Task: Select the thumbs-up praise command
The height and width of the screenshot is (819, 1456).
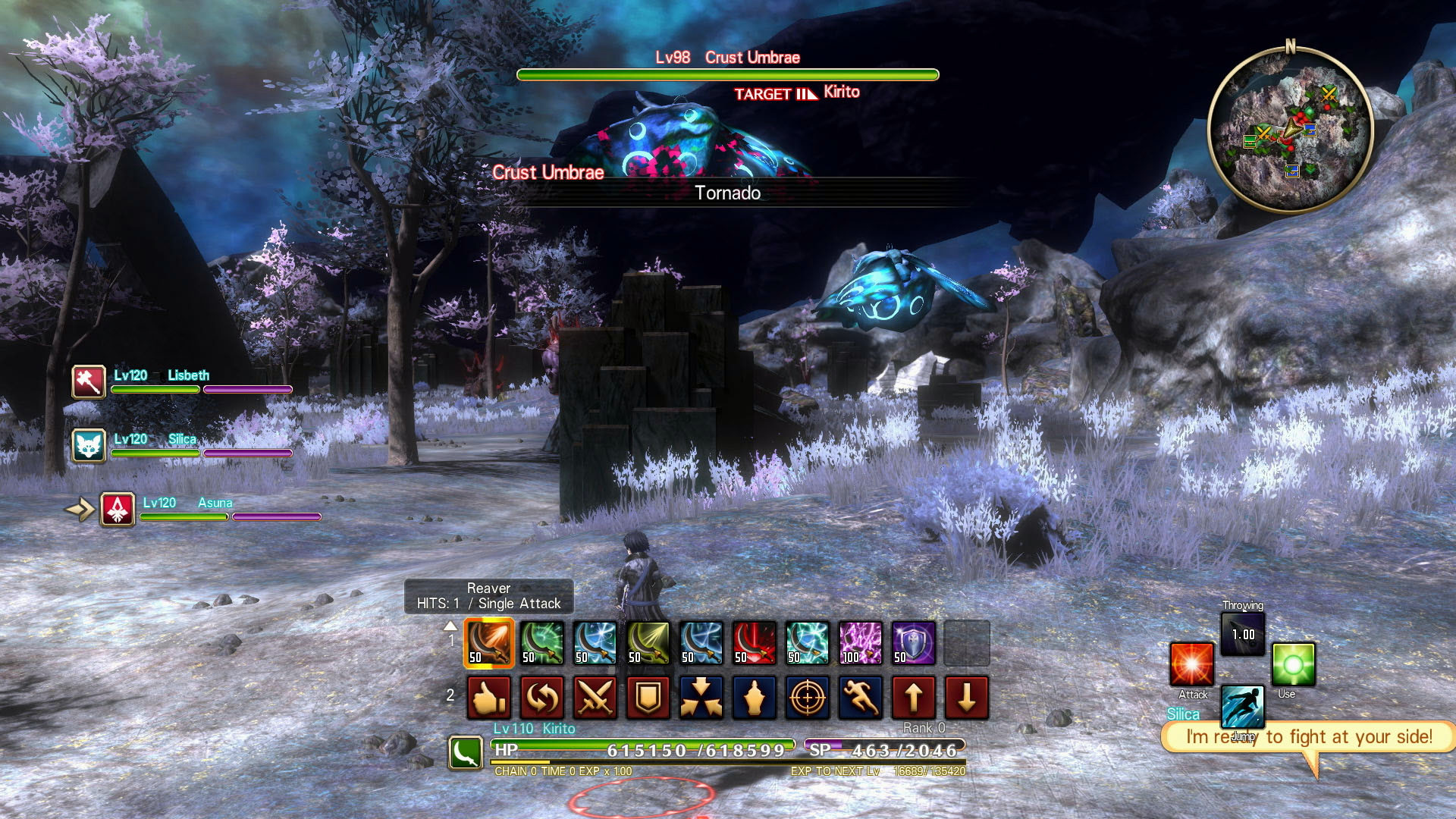Action: 489,698
